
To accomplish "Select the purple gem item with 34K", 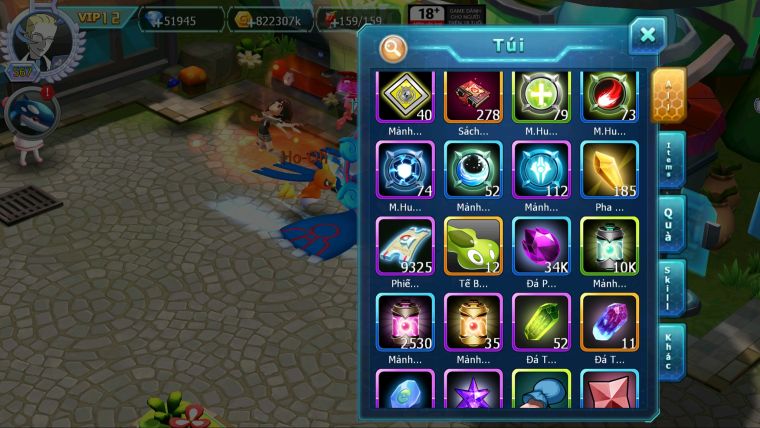I will click(x=541, y=246).
